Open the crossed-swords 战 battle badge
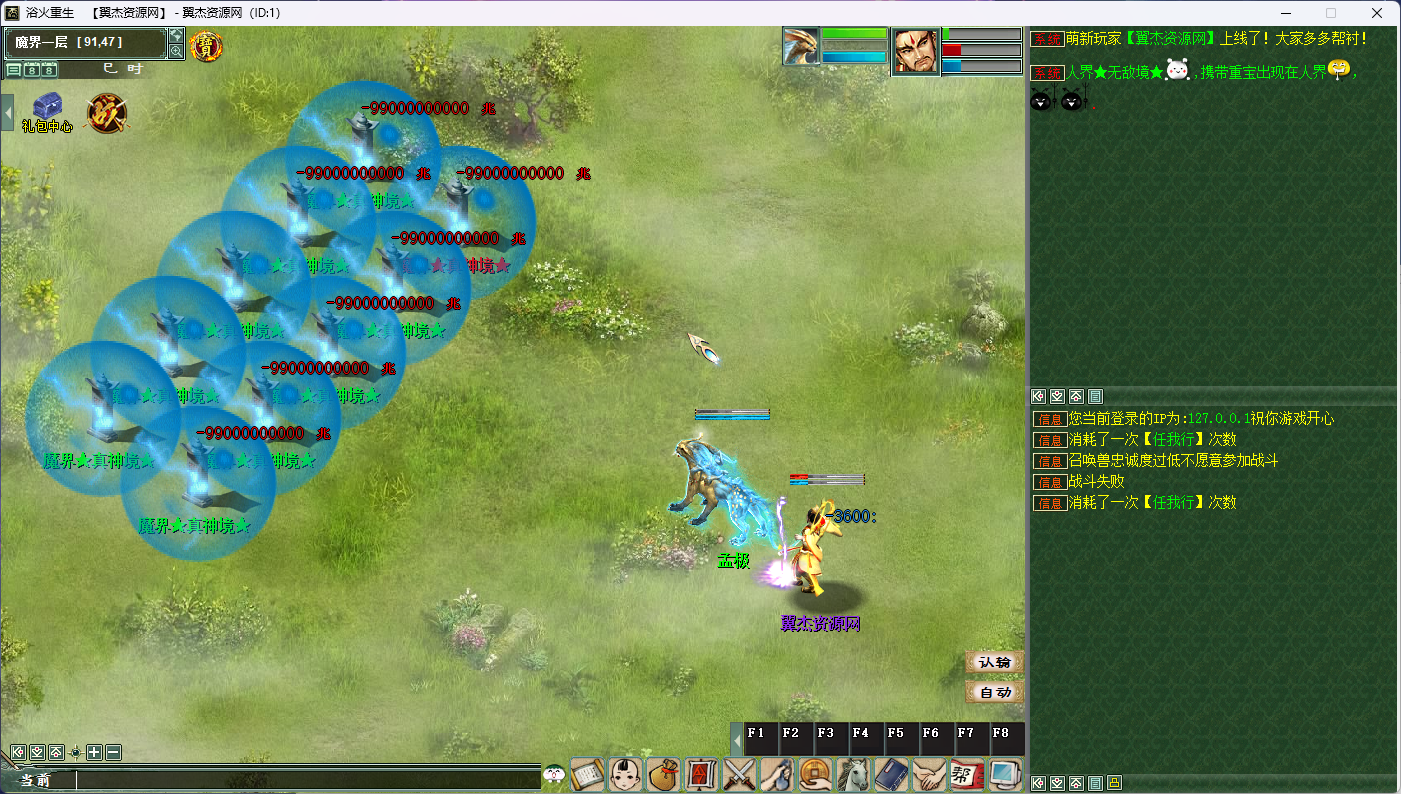1401x794 pixels. [106, 113]
